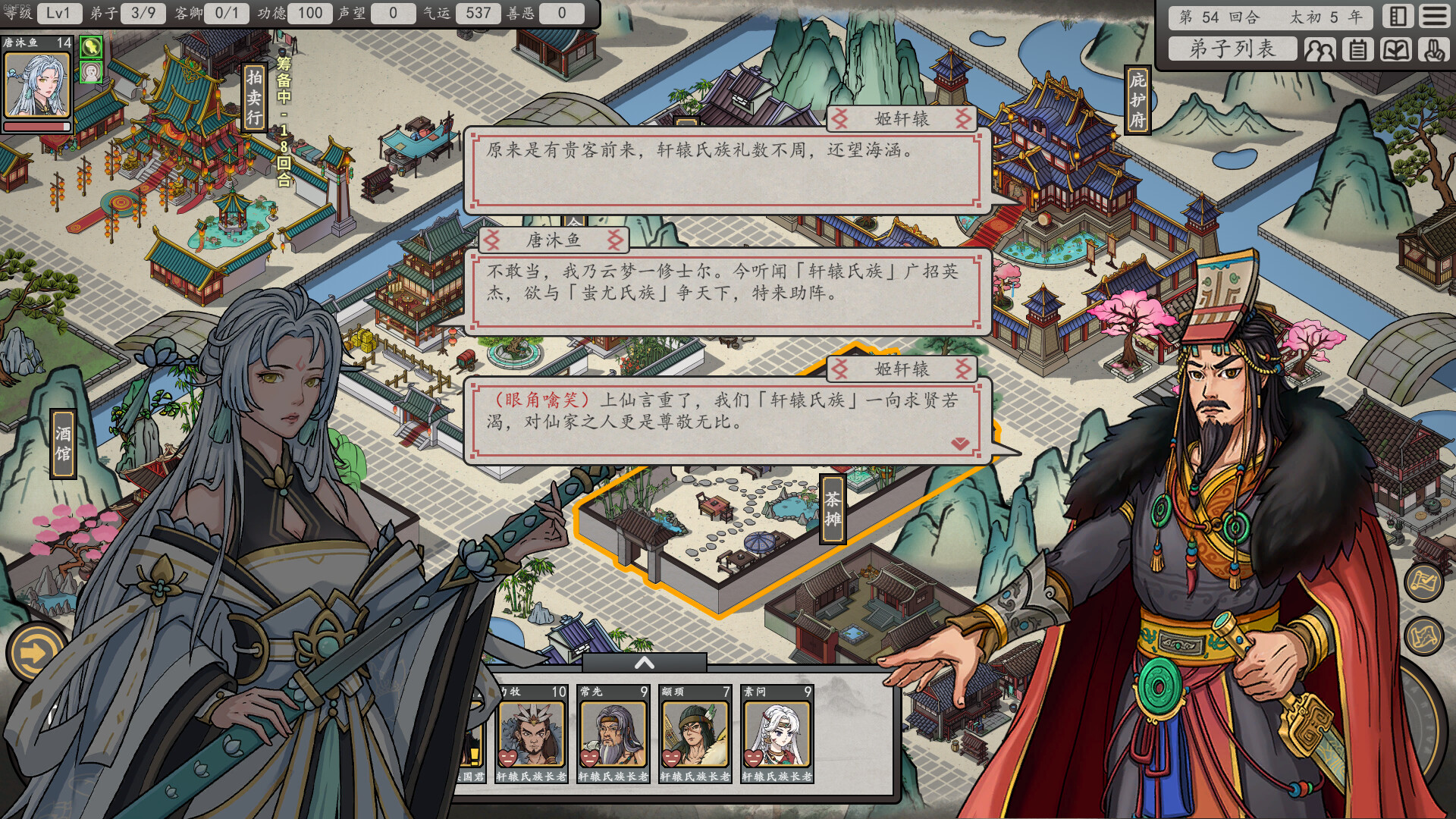Toggle the green buff icon beside 唐沐鱼 portrait
The width and height of the screenshot is (1456, 819).
tap(91, 48)
